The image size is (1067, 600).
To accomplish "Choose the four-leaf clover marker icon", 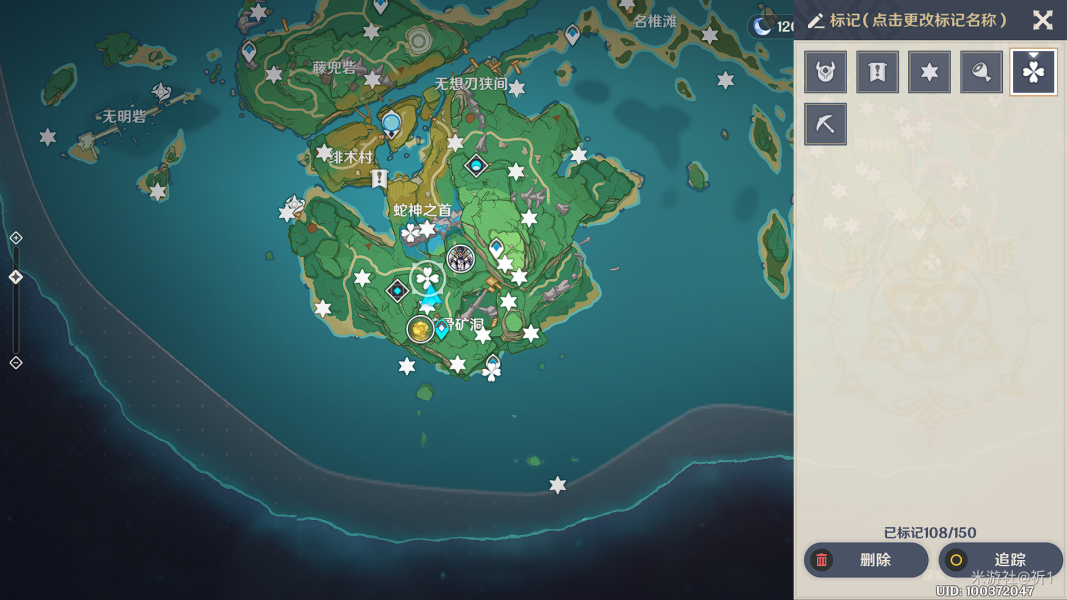I will point(1033,72).
